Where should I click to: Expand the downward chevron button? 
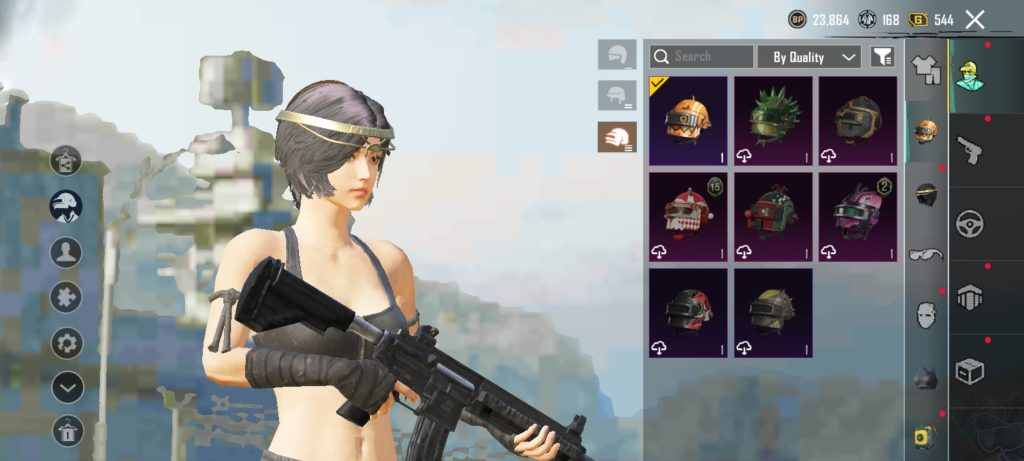tap(67, 386)
